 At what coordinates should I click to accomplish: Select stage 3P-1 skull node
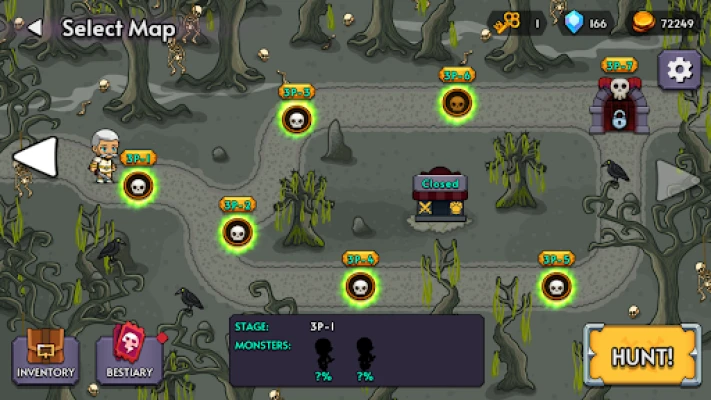(x=138, y=185)
